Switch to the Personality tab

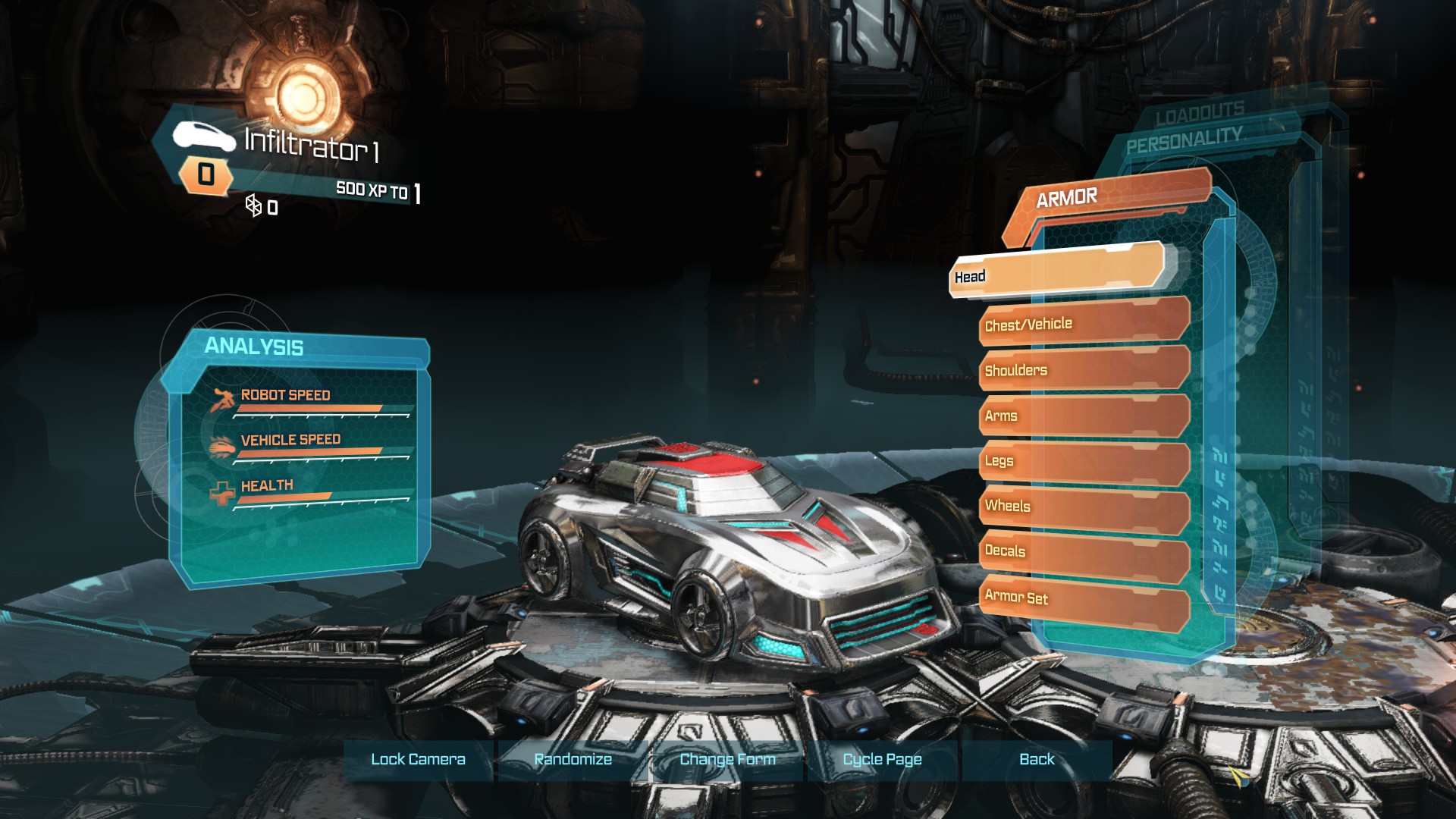pyautogui.click(x=1184, y=140)
